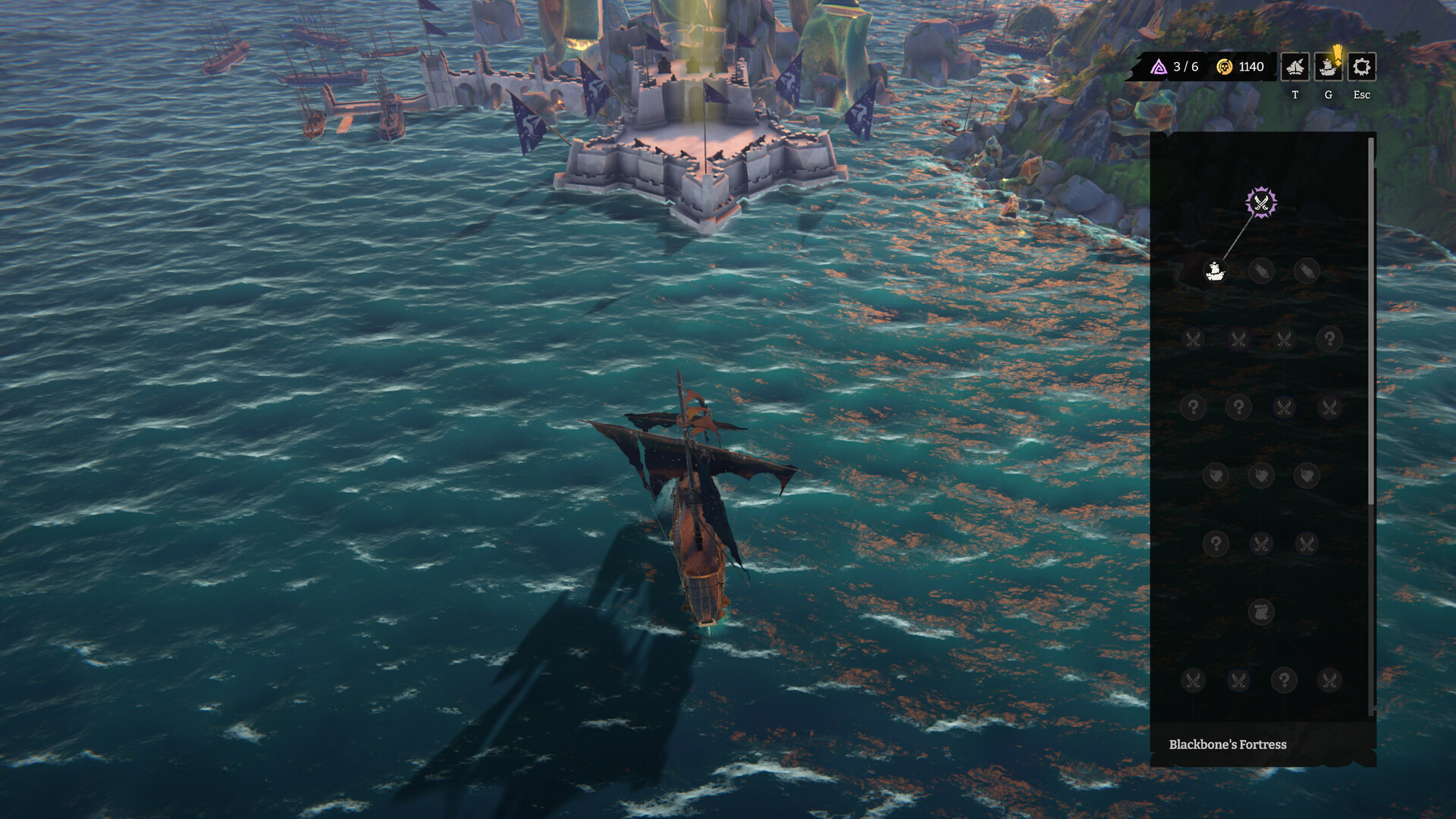1456x819 pixels.
Task: Open settings via the Esc gear icon
Action: (x=1361, y=68)
